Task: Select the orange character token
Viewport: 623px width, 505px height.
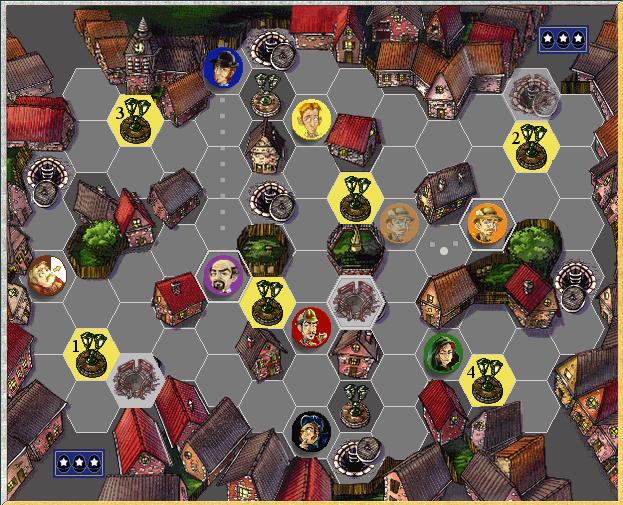Action: coord(486,221)
